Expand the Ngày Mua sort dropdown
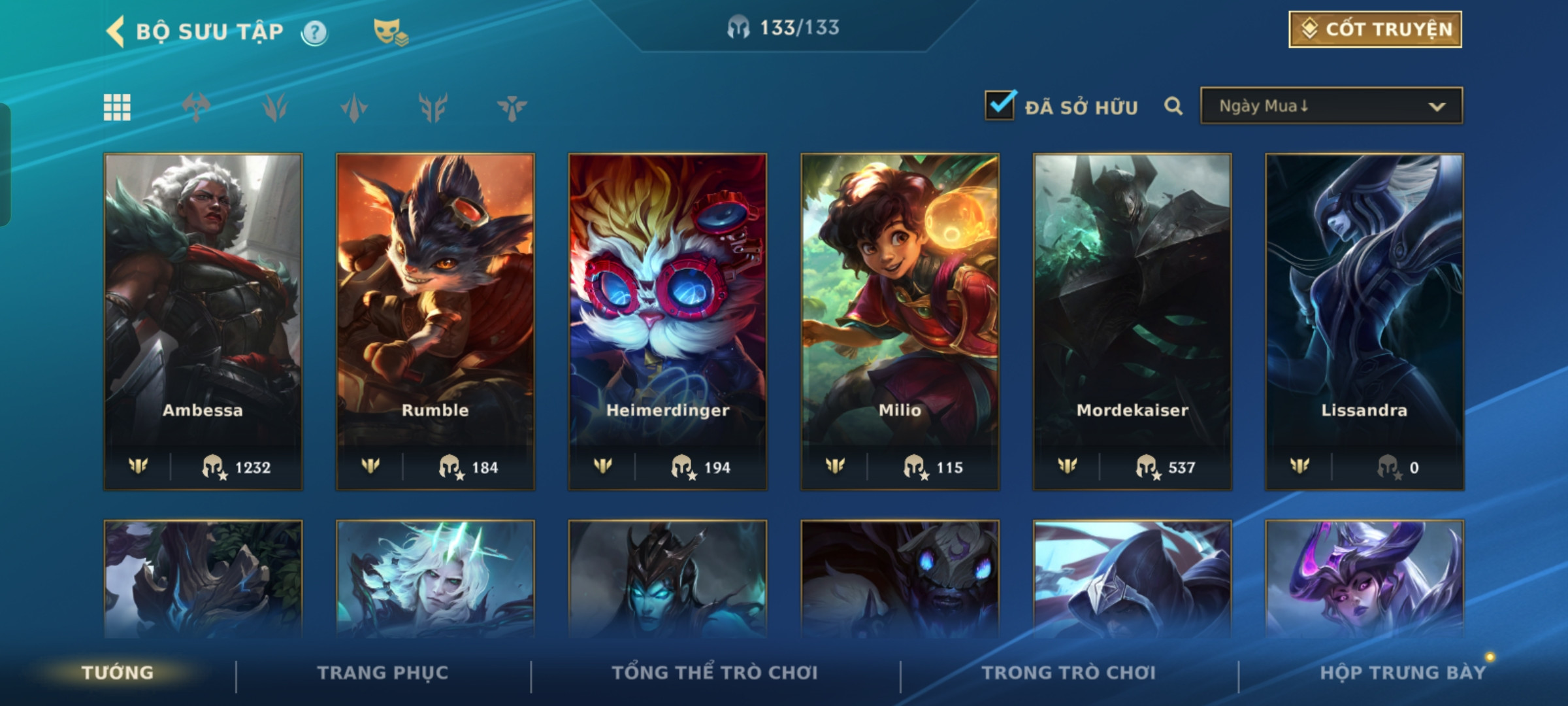The width and height of the screenshot is (1568, 706). (x=1331, y=106)
